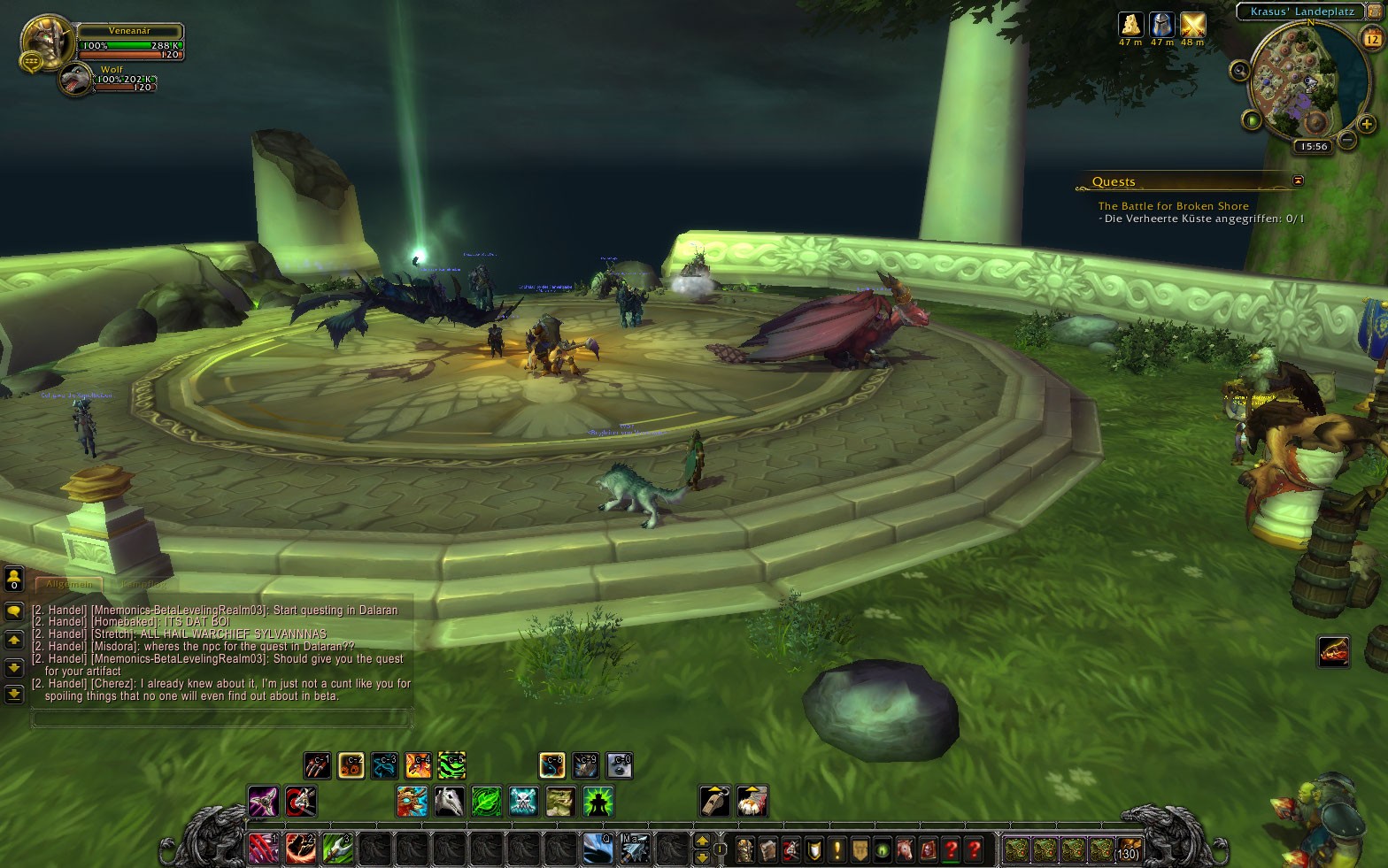Click the cheese food buff icon
This screenshot has width=1388, height=868.
(x=1130, y=25)
